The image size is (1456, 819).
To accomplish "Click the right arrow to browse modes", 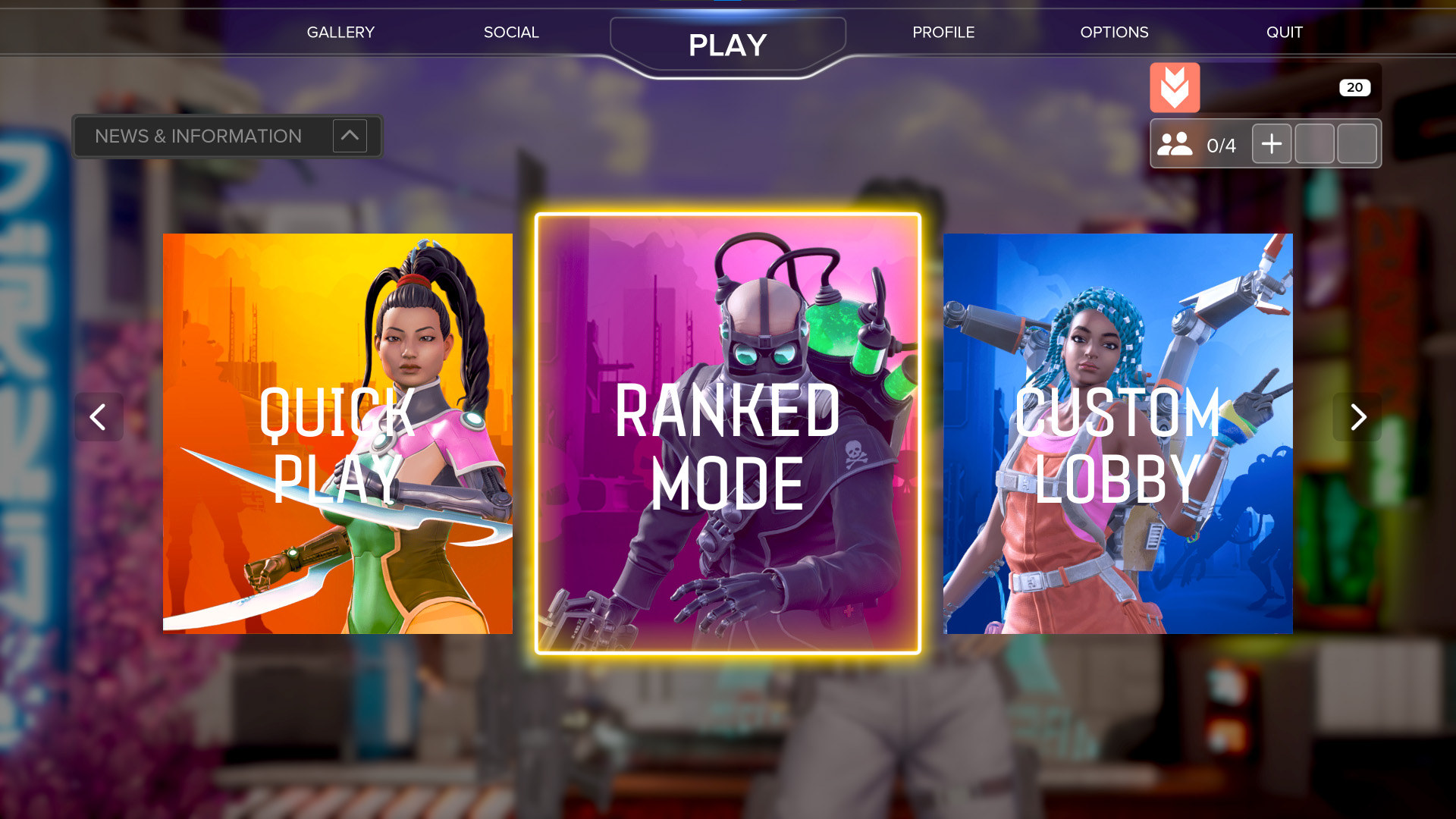I will click(x=1357, y=417).
